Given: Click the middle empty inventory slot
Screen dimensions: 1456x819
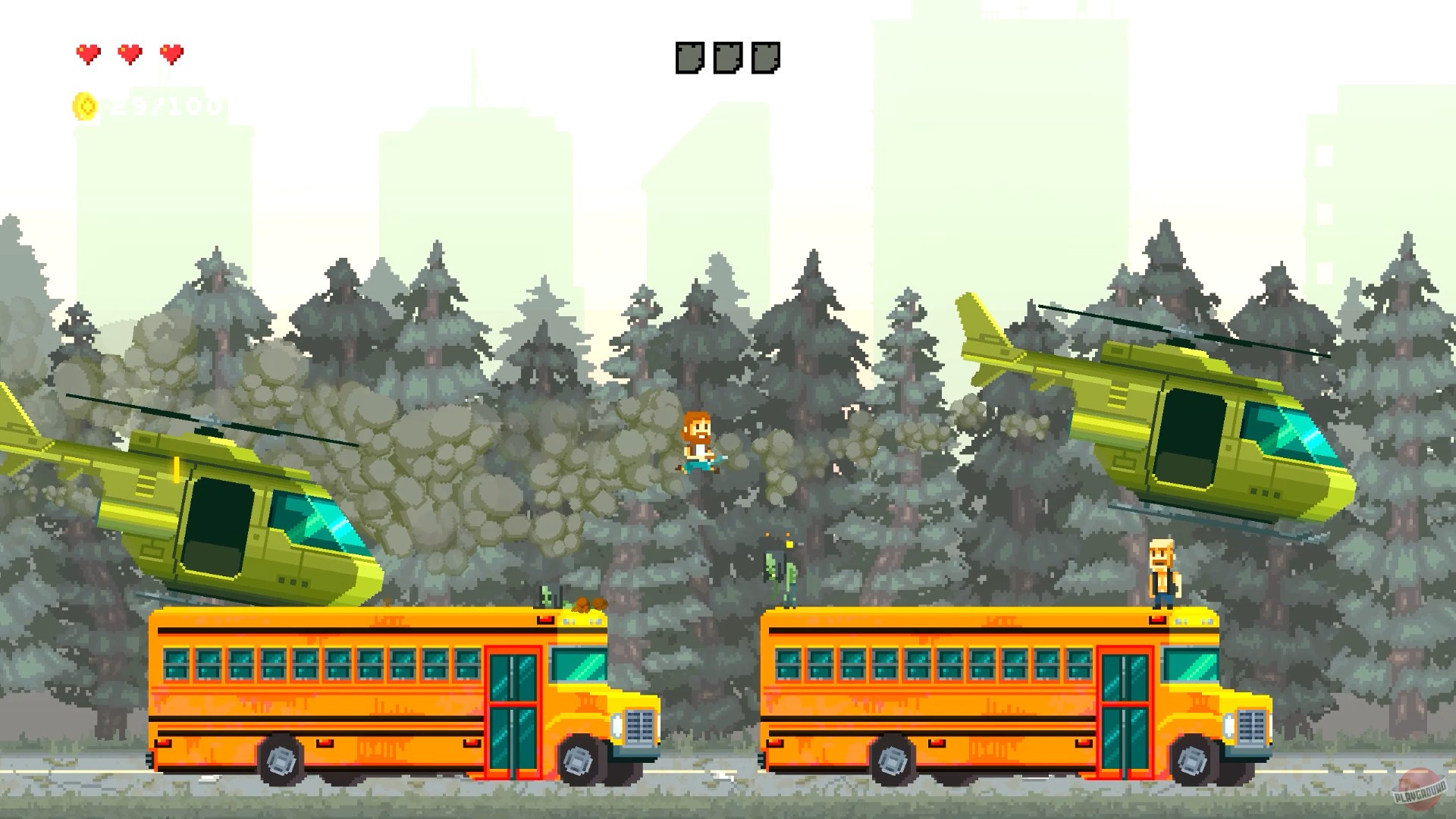Looking at the screenshot, I should point(730,57).
